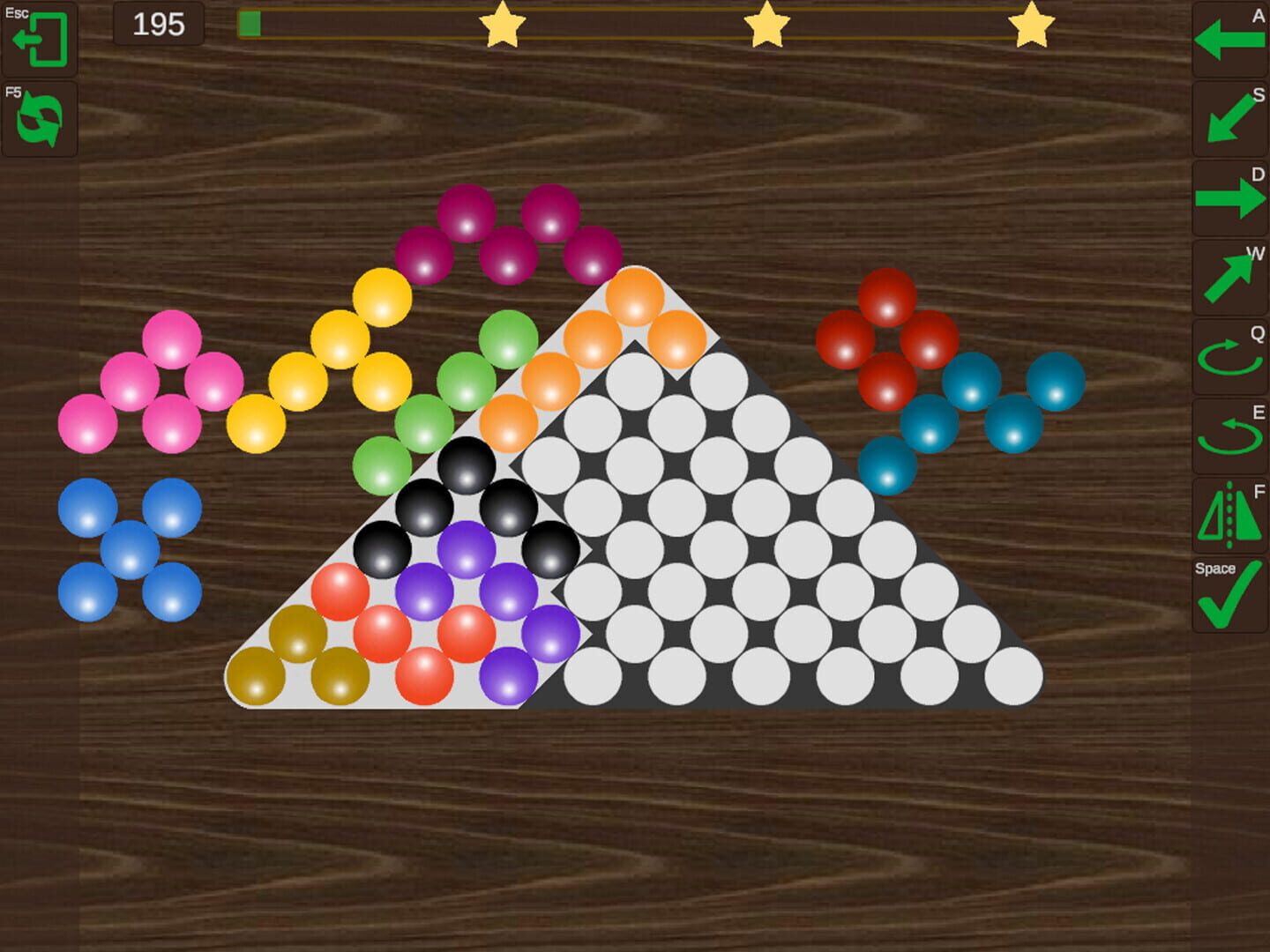Image resolution: width=1270 pixels, height=952 pixels.
Task: Click the first star on the progress bar
Action: point(504,28)
